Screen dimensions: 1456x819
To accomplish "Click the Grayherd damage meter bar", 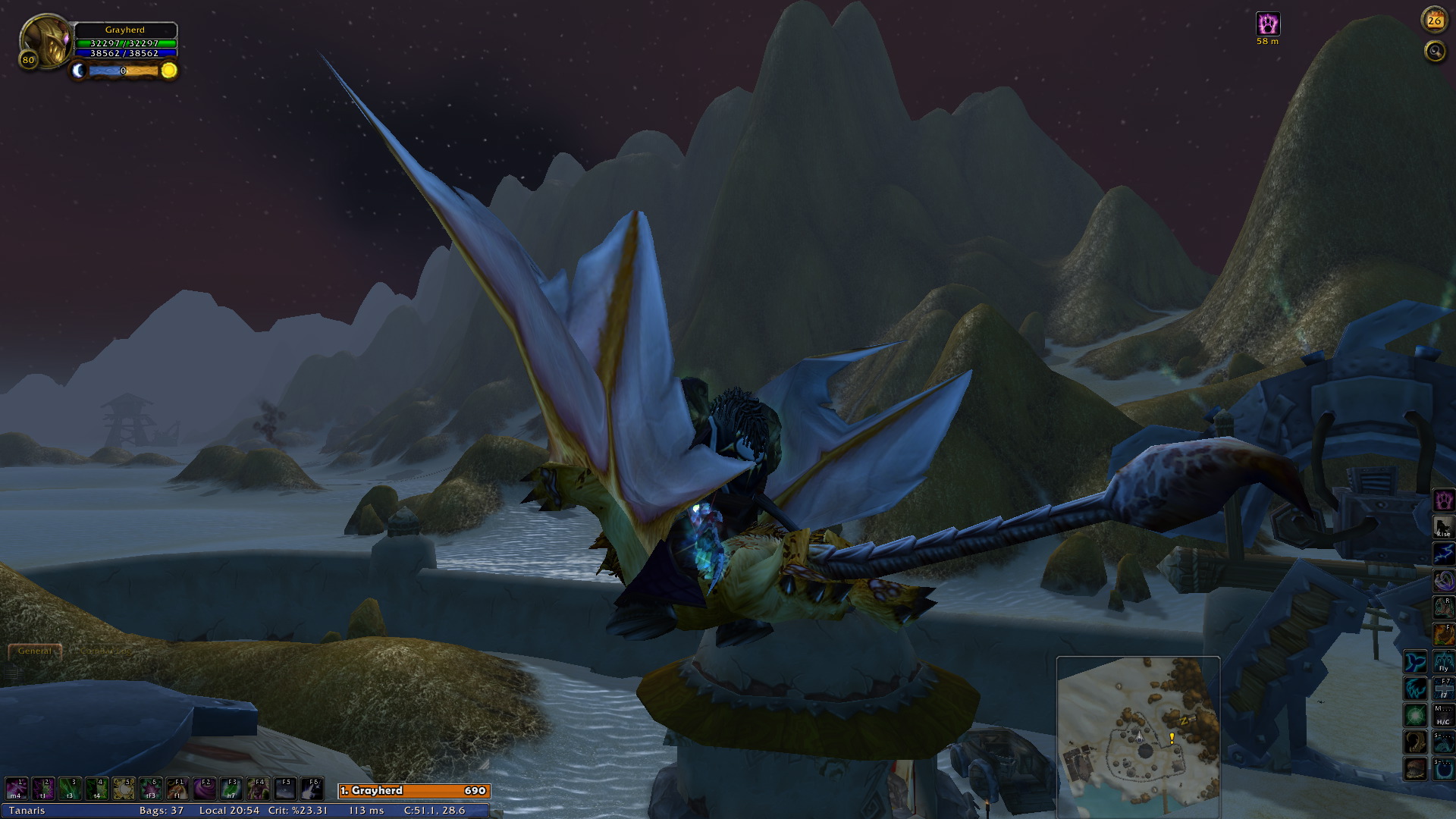I will [414, 791].
